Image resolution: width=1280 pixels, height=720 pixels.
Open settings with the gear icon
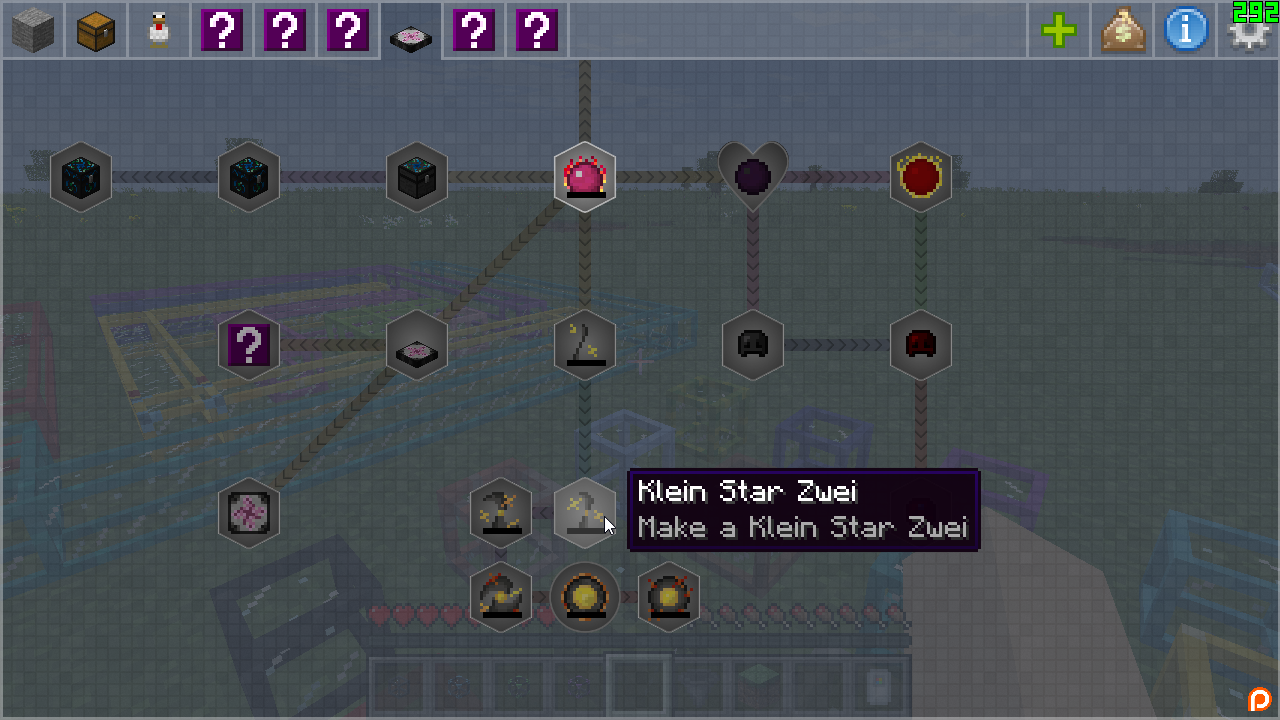[x=1247, y=33]
